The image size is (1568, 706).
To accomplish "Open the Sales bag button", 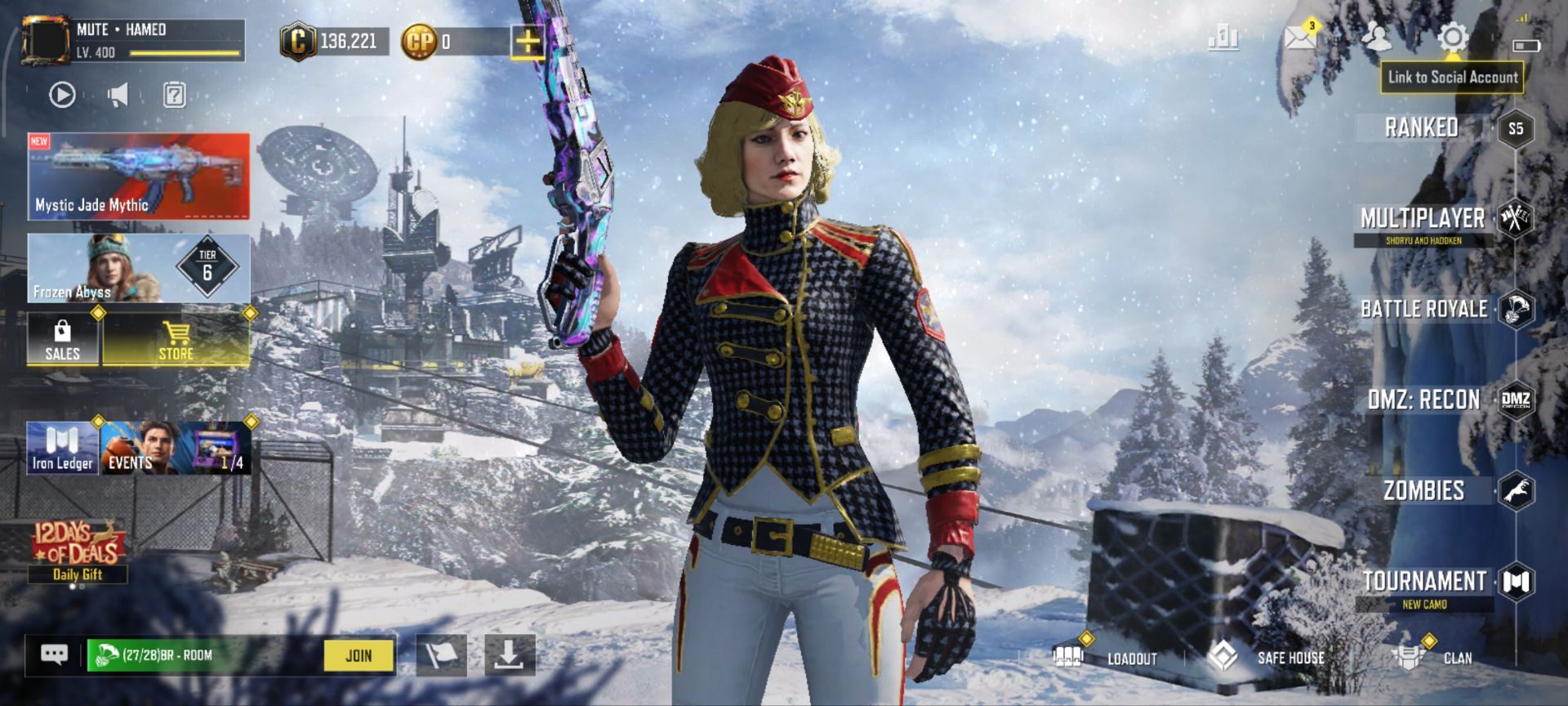I will (63, 339).
